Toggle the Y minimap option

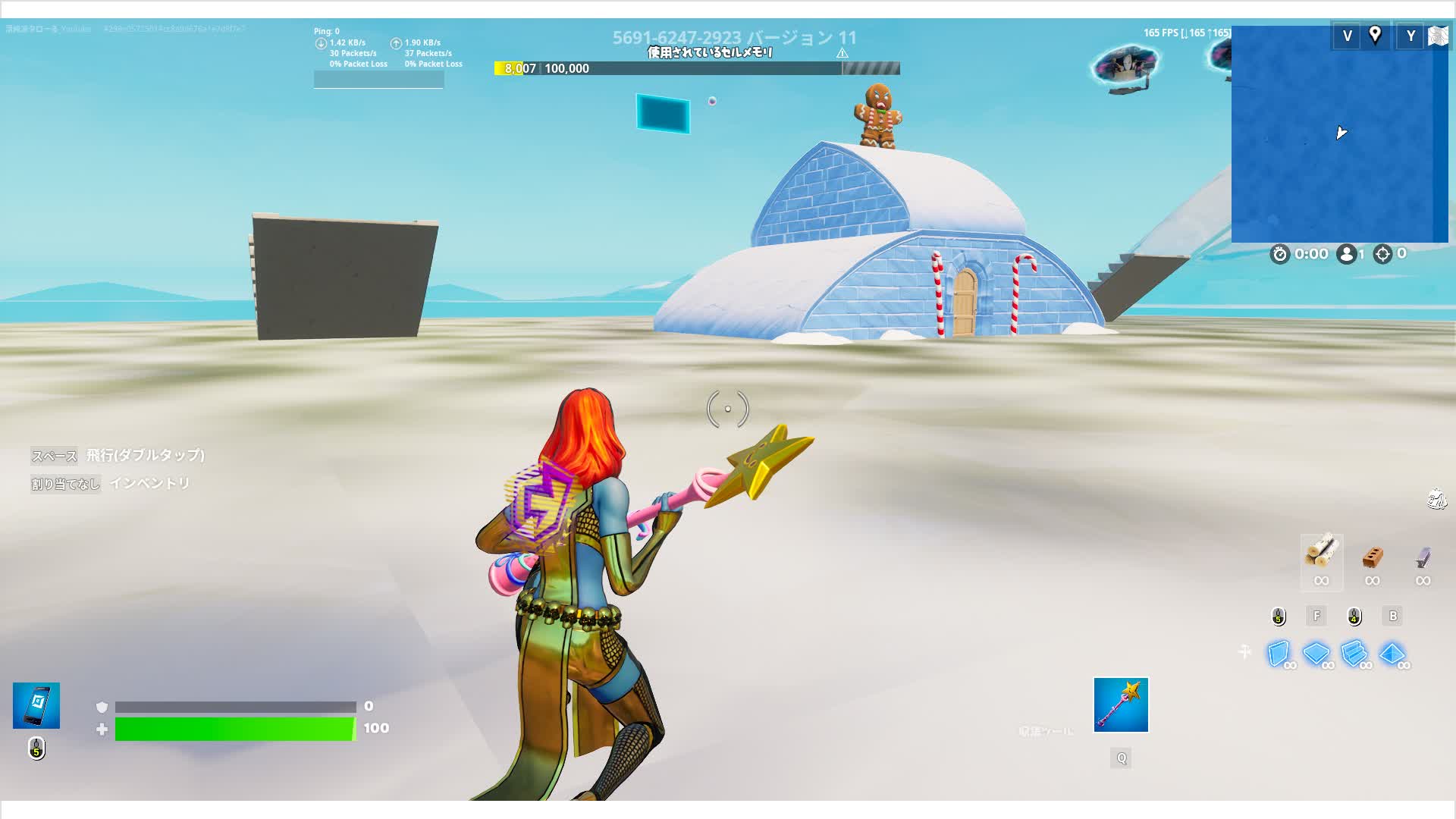[1412, 36]
